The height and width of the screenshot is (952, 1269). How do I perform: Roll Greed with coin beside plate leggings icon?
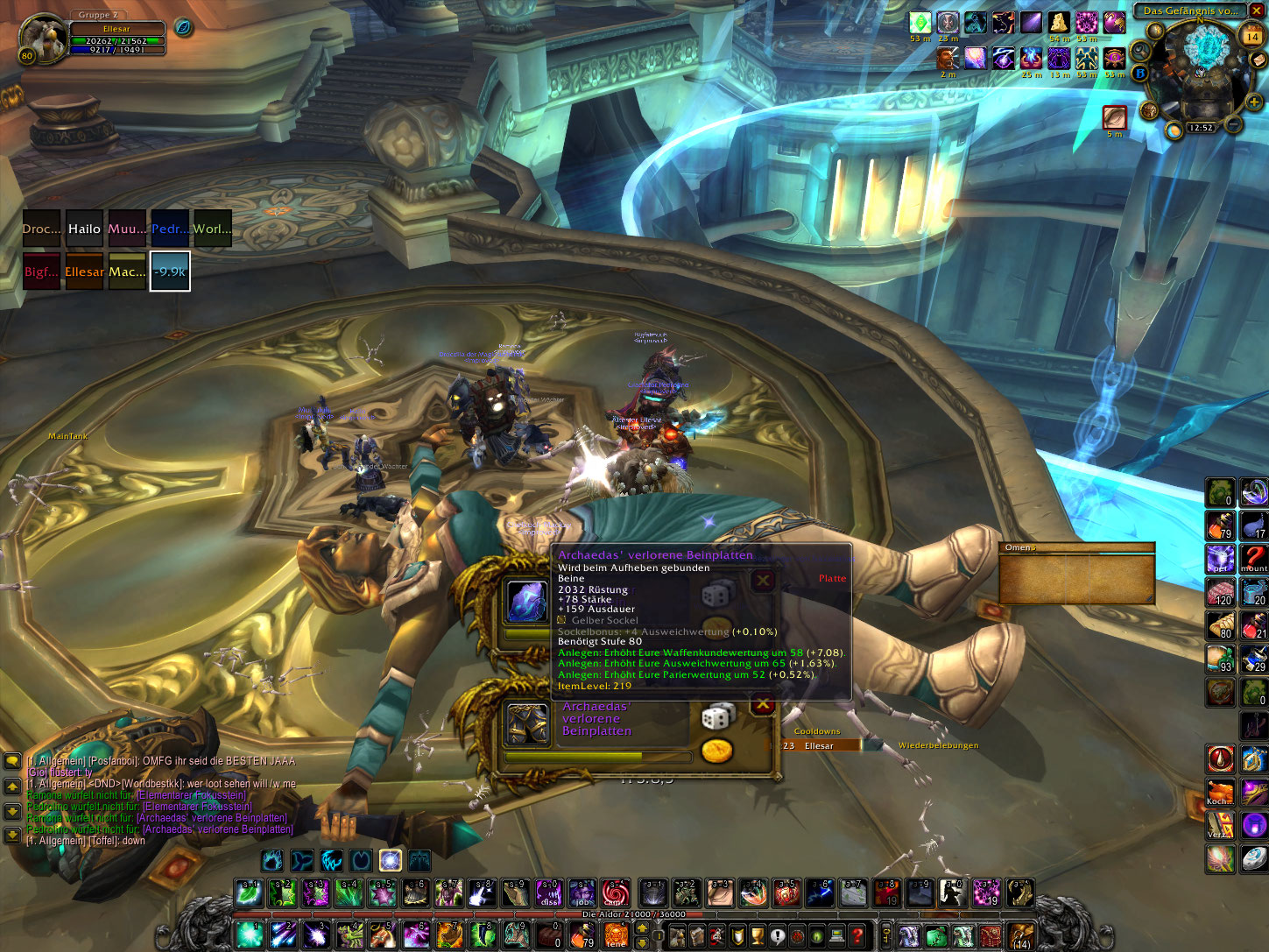(x=716, y=751)
